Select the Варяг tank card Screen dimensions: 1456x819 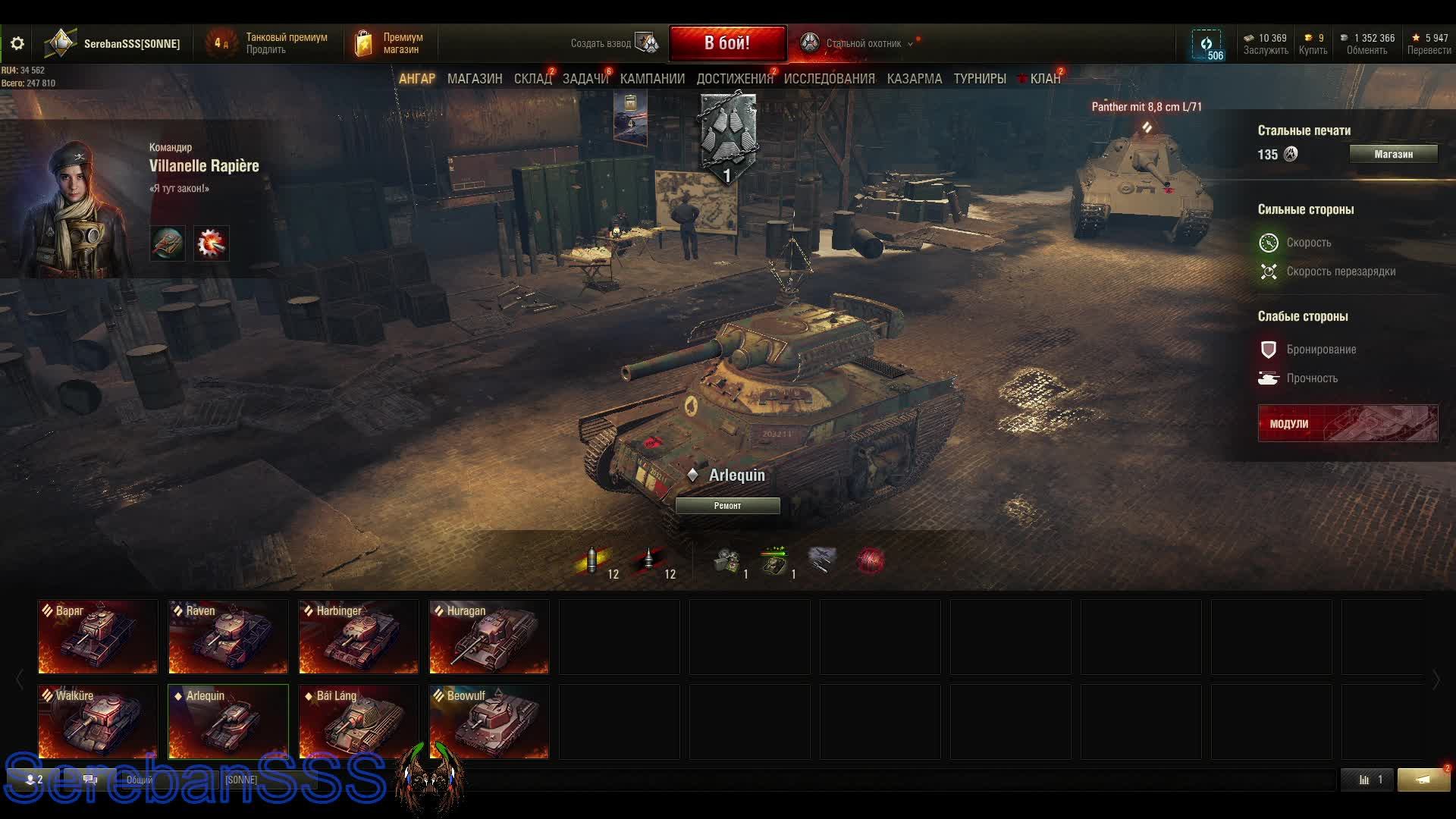(98, 637)
